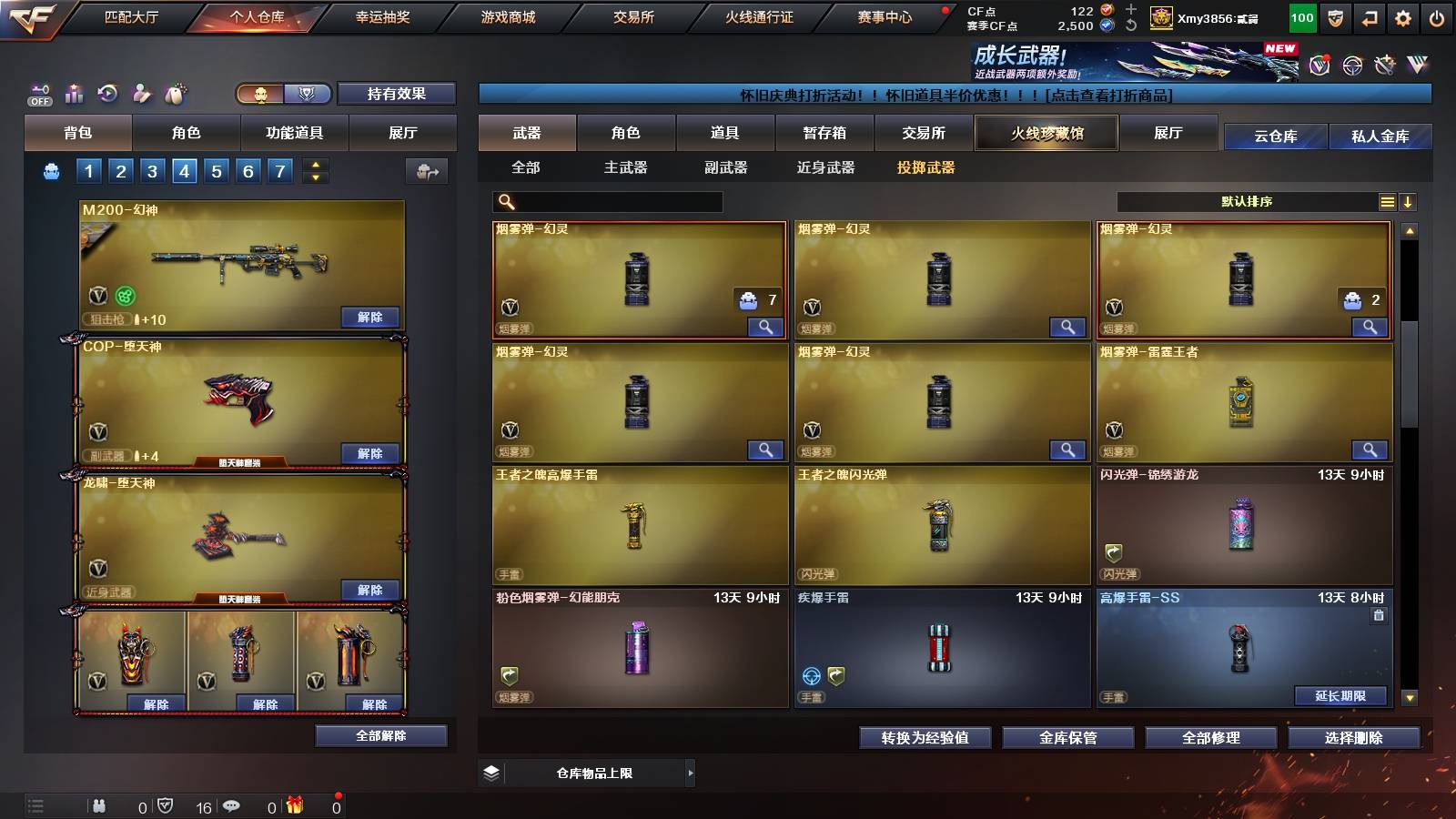Open the settings gear icon

click(x=1402, y=16)
